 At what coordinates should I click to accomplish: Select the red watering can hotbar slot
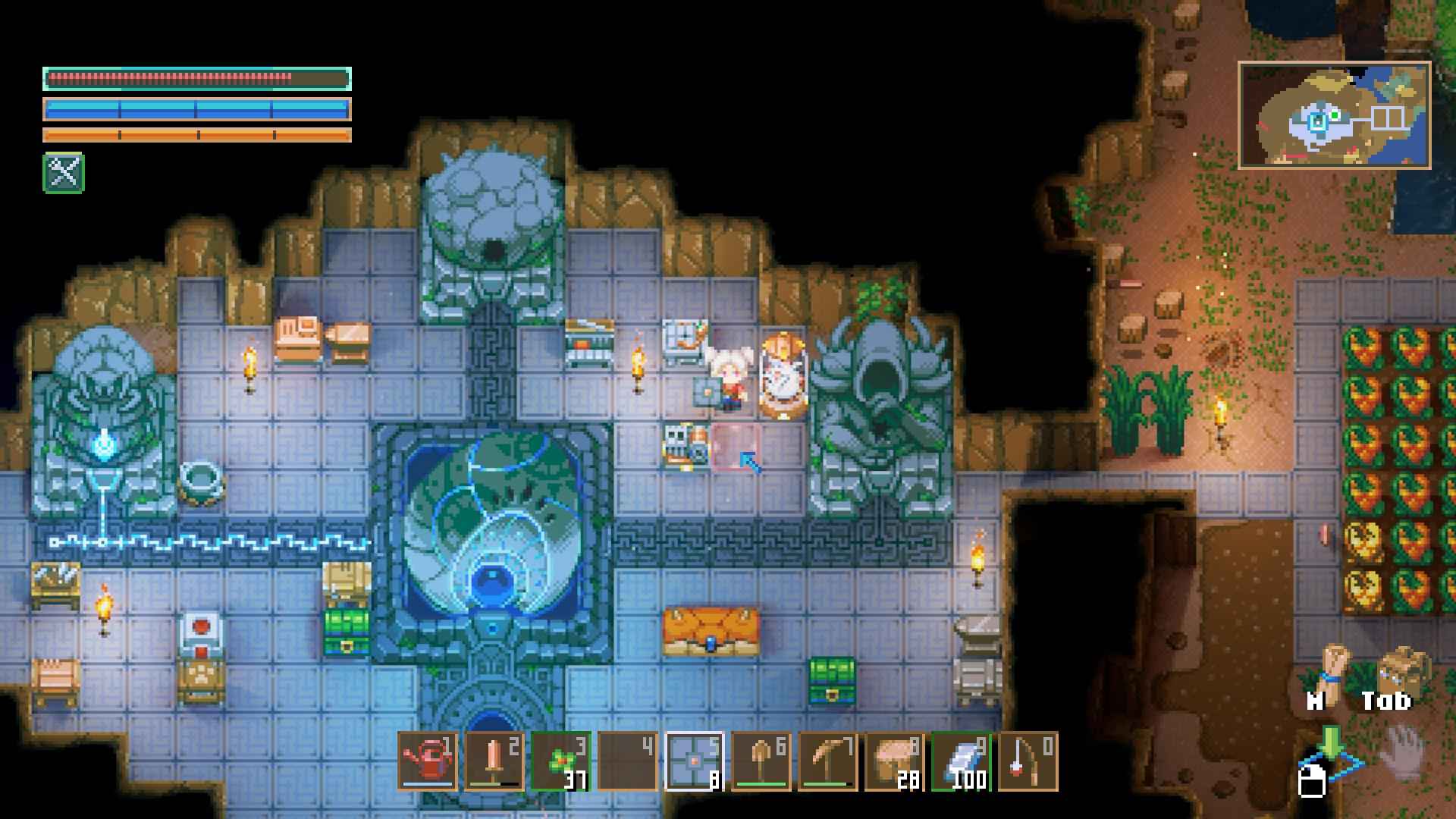pos(428,761)
